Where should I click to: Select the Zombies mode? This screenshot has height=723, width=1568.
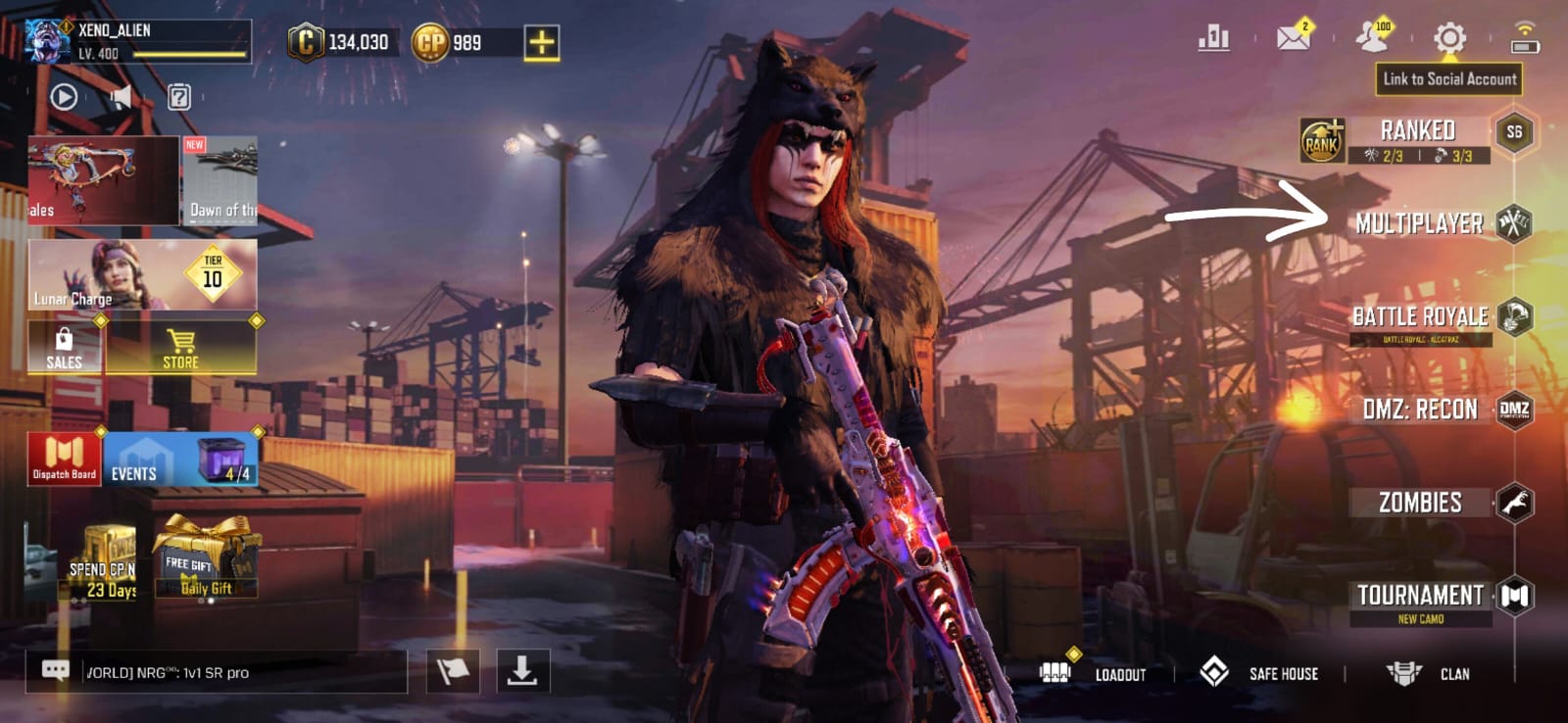1420,503
